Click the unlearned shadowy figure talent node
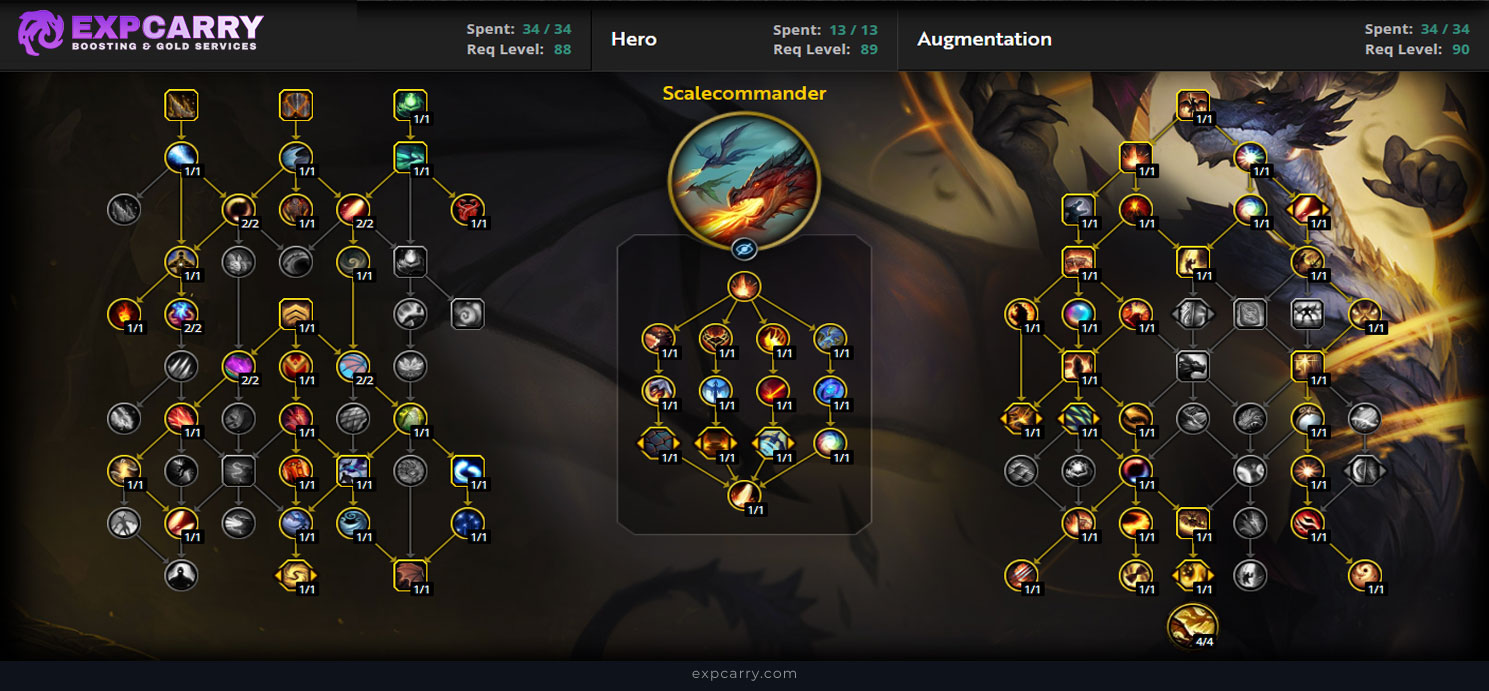 pos(181,574)
